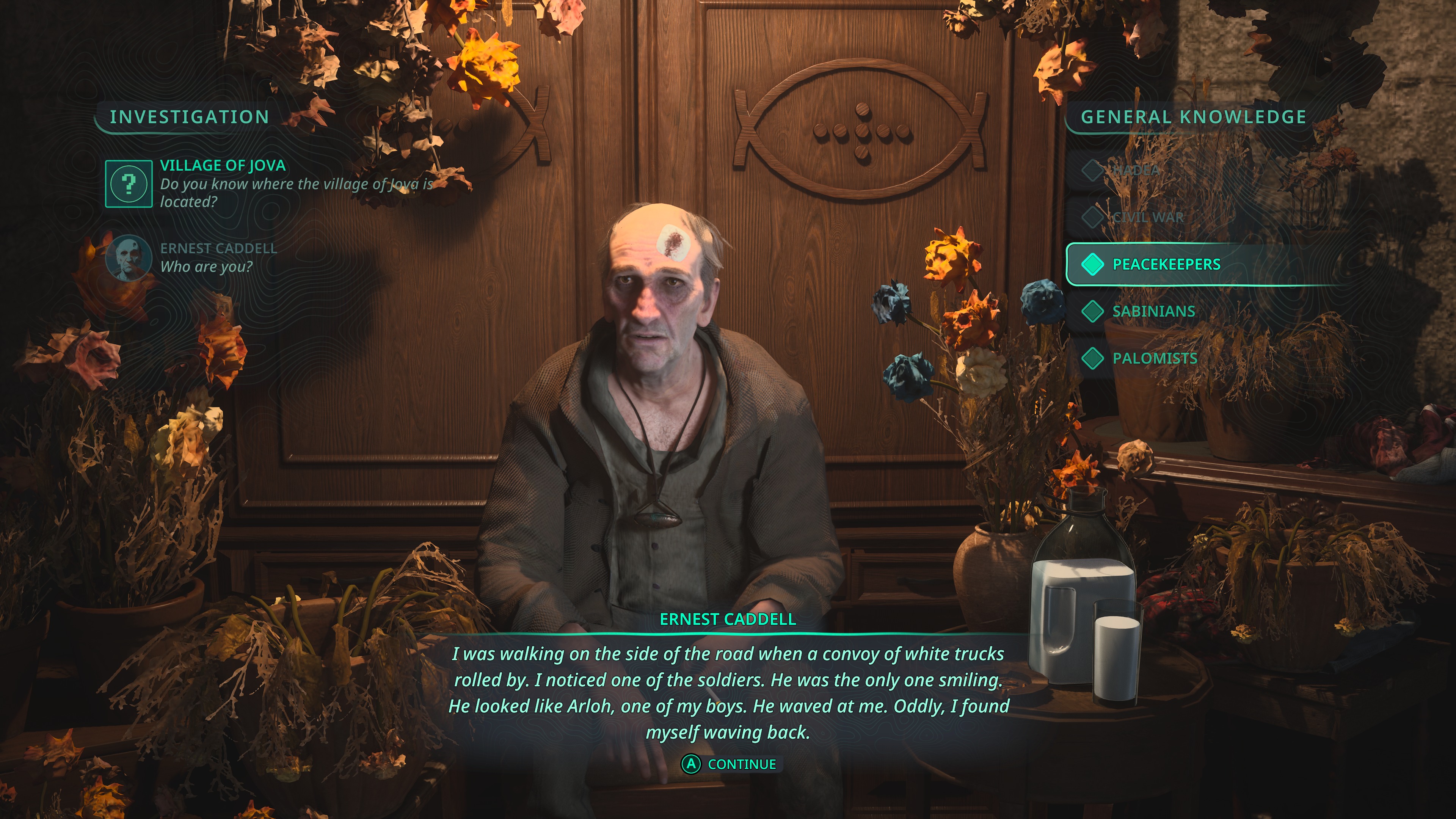Ask about the Sabinians
The image size is (1456, 819).
[1153, 311]
